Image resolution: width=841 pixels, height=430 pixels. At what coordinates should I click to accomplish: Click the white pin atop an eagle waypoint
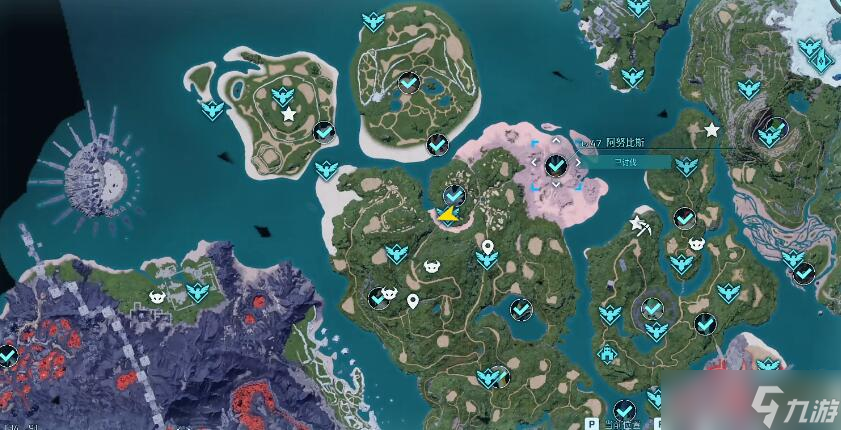tap(487, 247)
